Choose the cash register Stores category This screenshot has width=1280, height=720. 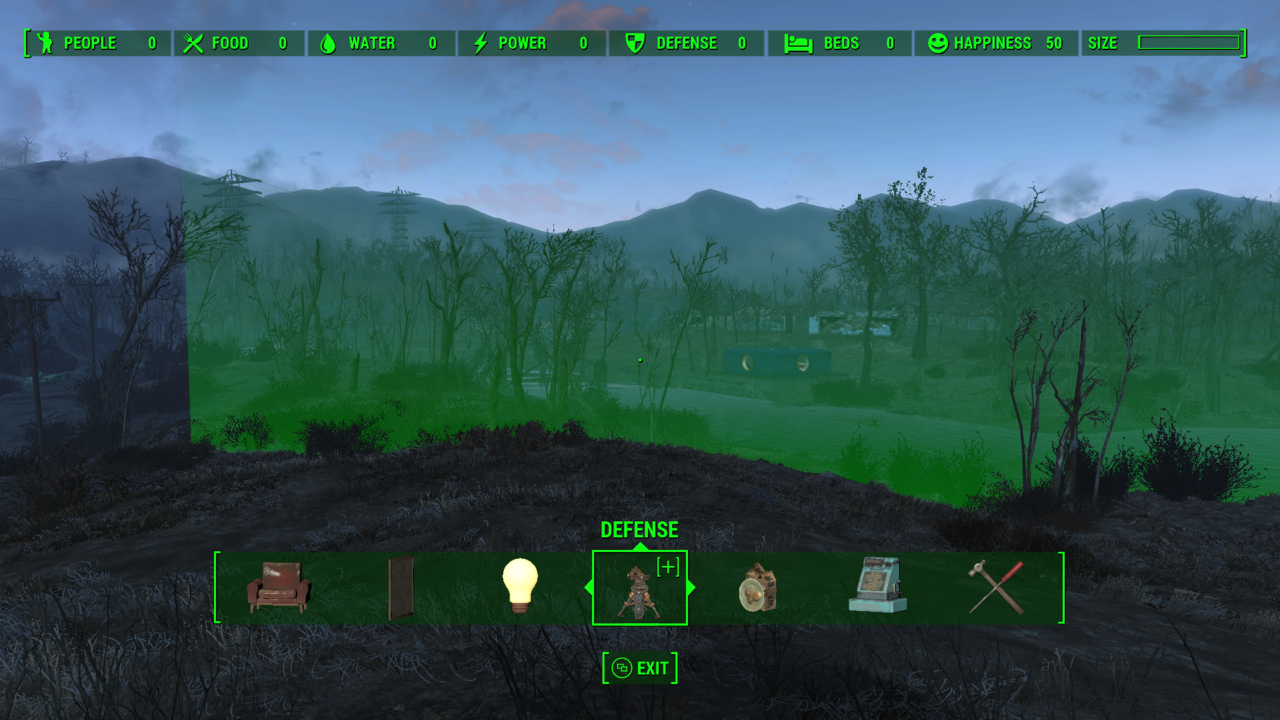(x=878, y=586)
